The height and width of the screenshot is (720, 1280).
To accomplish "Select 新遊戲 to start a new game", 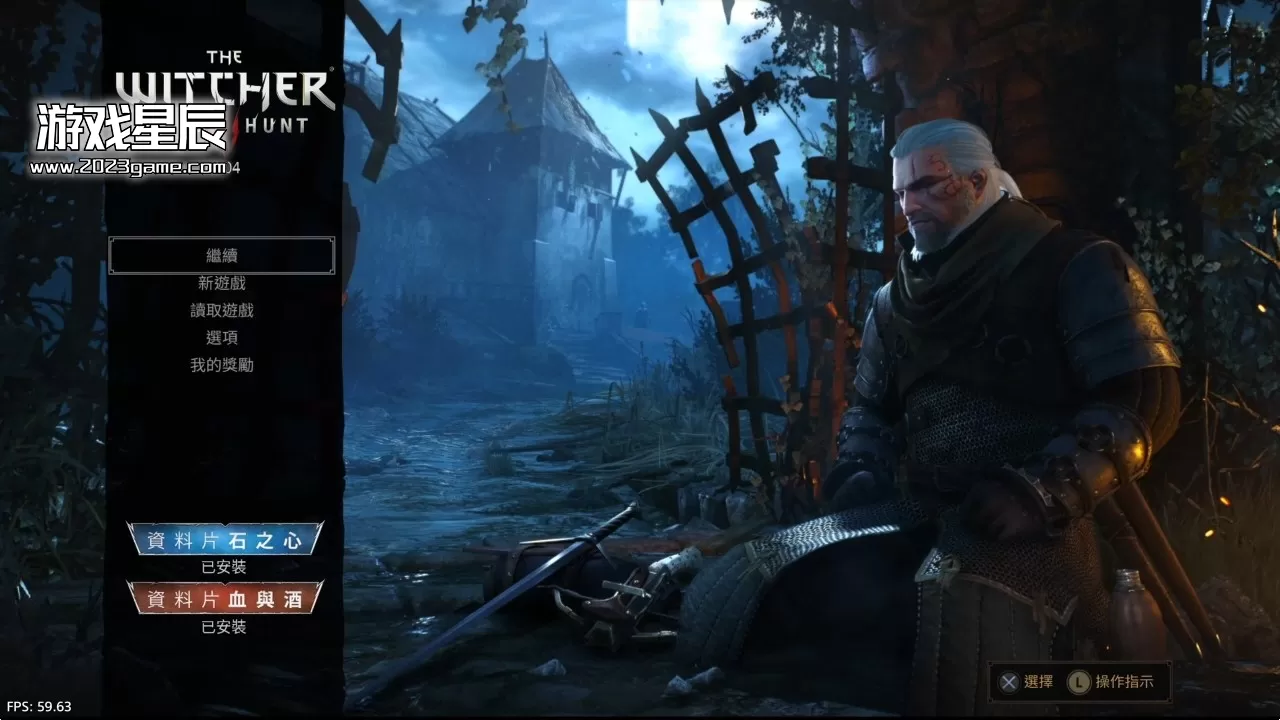I will coord(222,283).
